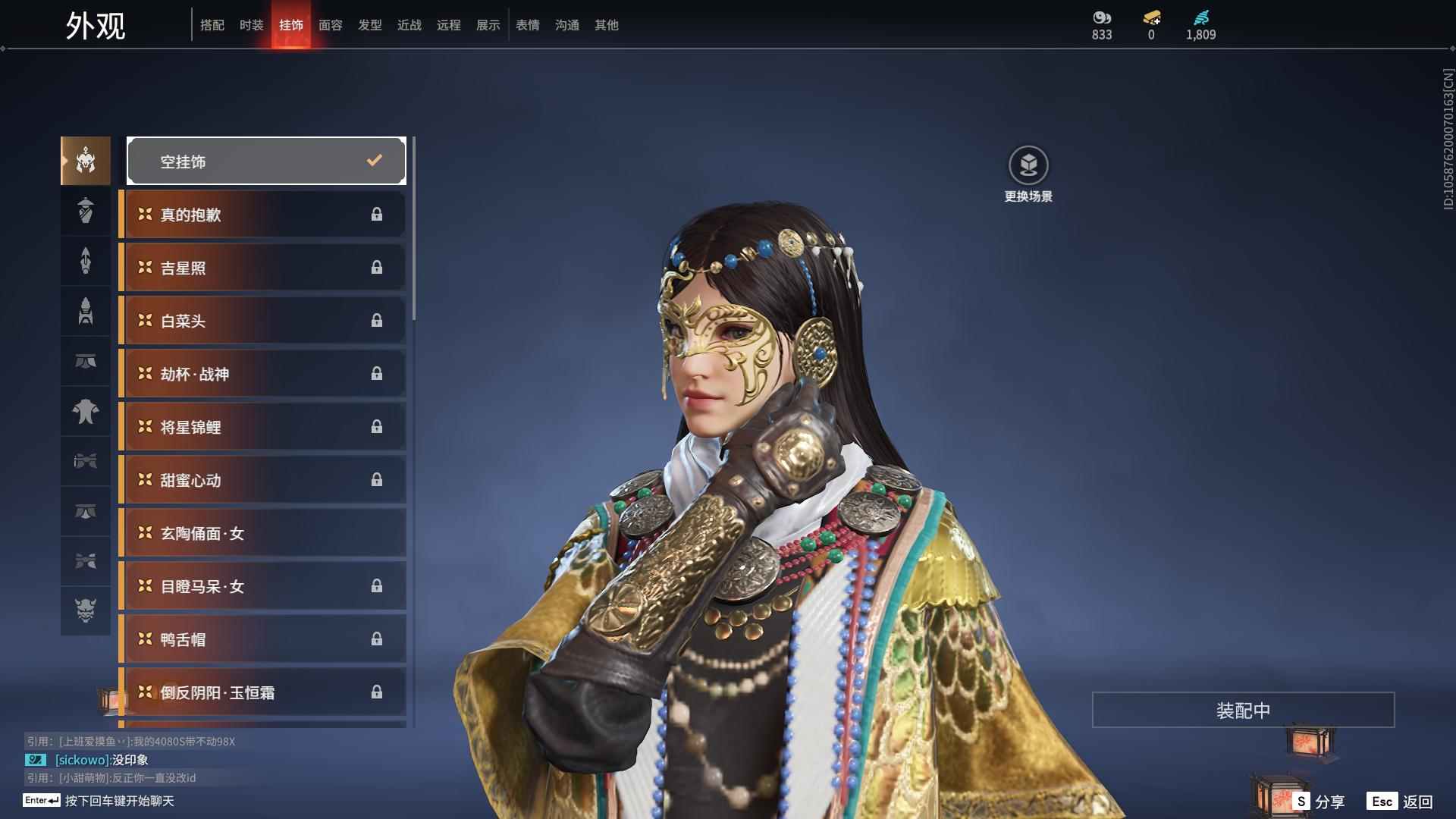Screen dimensions: 1456x819
Task: Select the 空挂饰 empty accessory entry
Action: [x=266, y=161]
